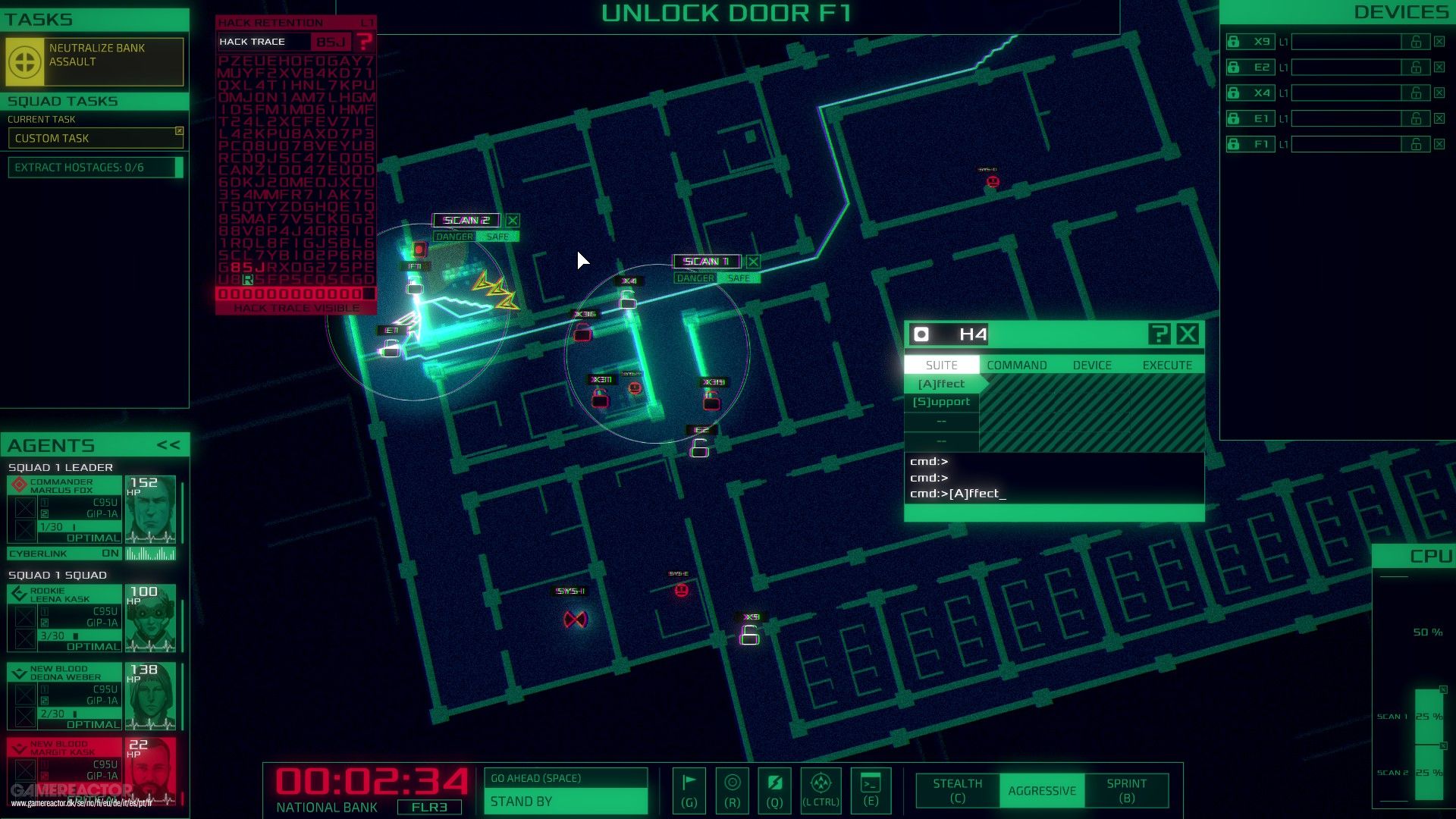The height and width of the screenshot is (819, 1456).
Task: Select [S]upport from the SUITE list
Action: click(x=943, y=402)
